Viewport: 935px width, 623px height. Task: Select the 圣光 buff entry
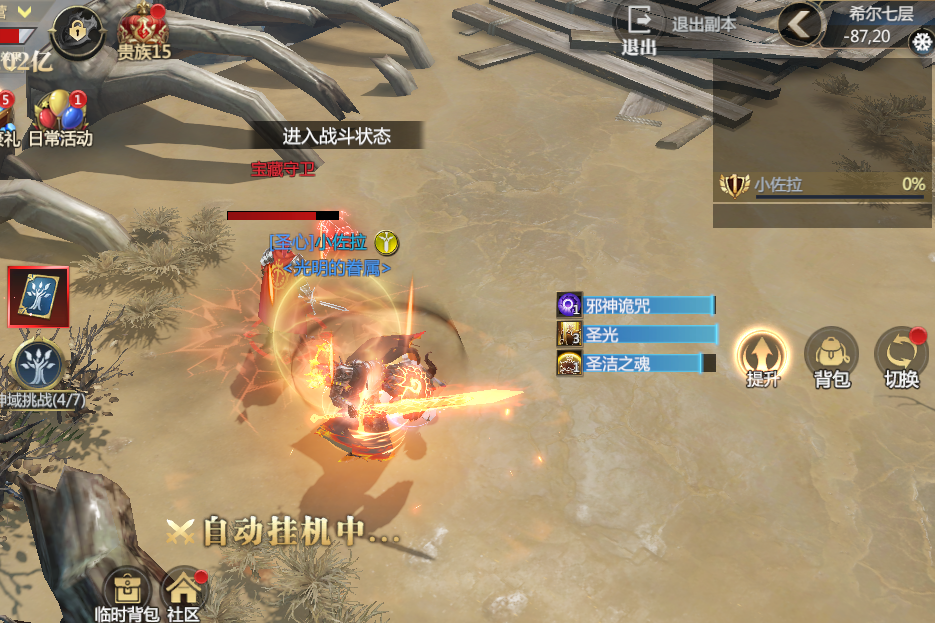[x=636, y=335]
